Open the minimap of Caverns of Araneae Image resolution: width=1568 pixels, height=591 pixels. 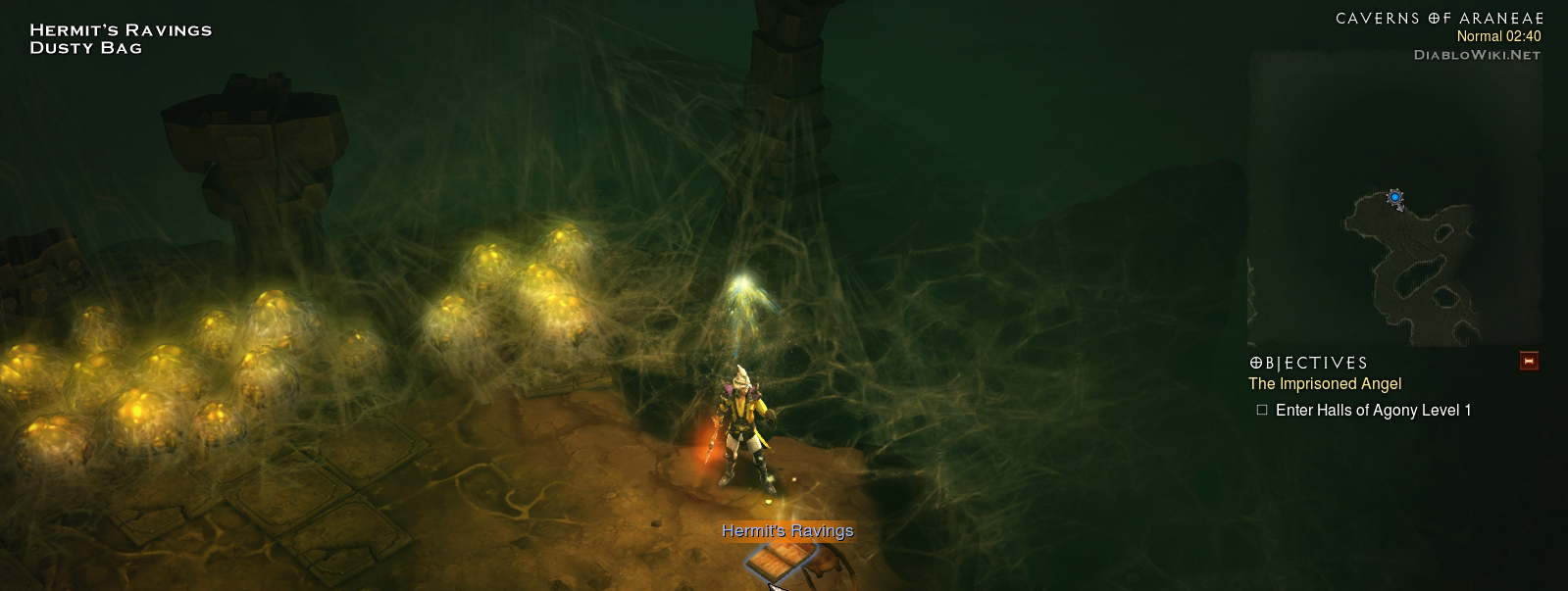(x=1394, y=196)
